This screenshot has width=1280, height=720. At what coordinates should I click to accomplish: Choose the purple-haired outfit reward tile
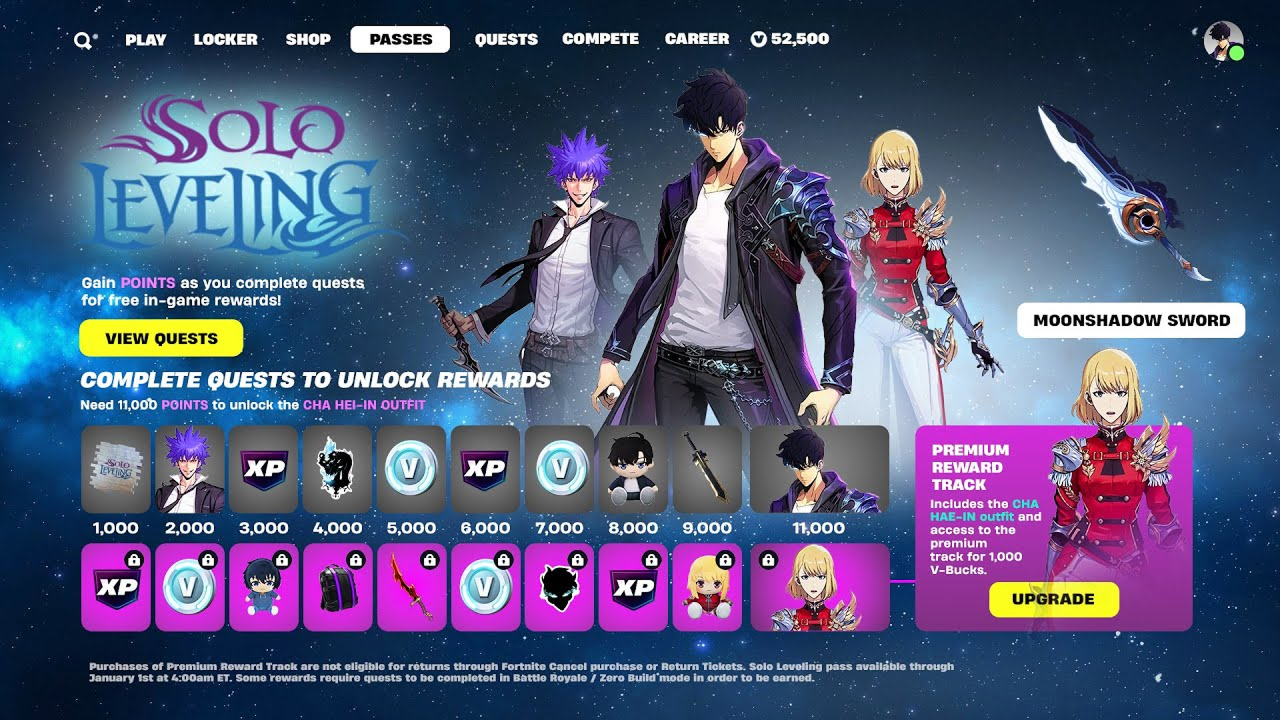[x=190, y=469]
